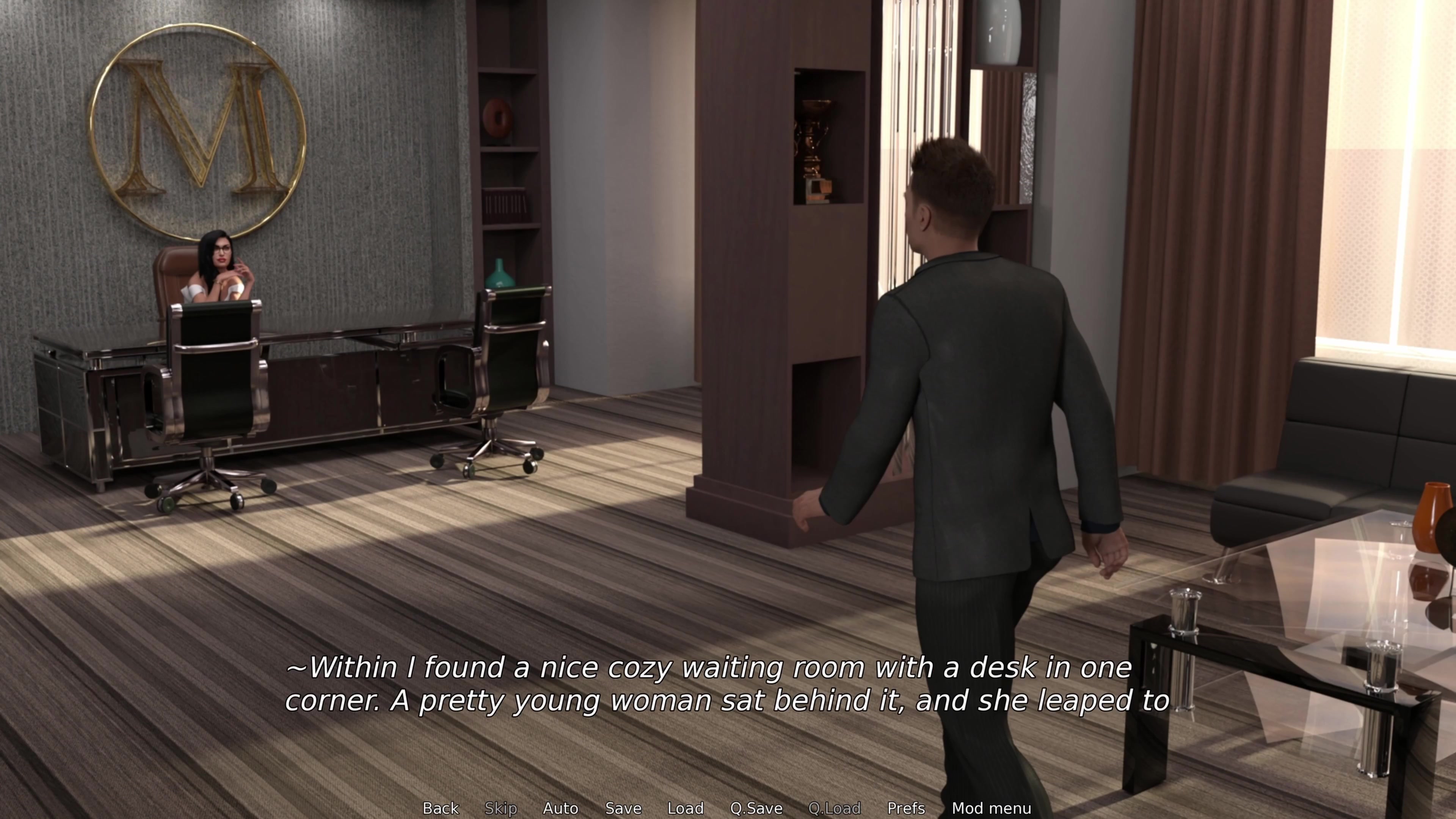This screenshot has height=819, width=1456.
Task: Open the Mod menu
Action: [x=992, y=808]
